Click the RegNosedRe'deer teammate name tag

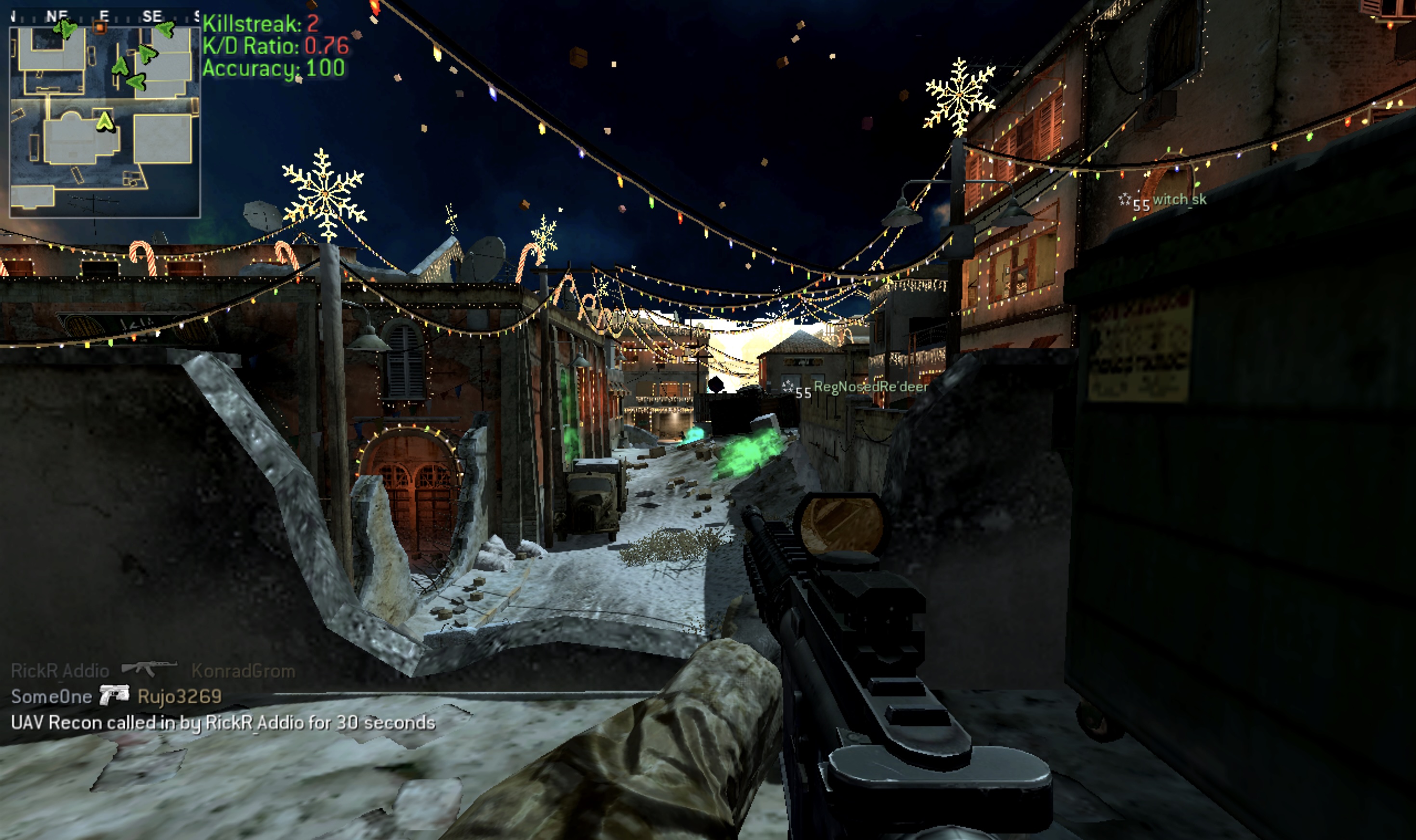tap(870, 387)
